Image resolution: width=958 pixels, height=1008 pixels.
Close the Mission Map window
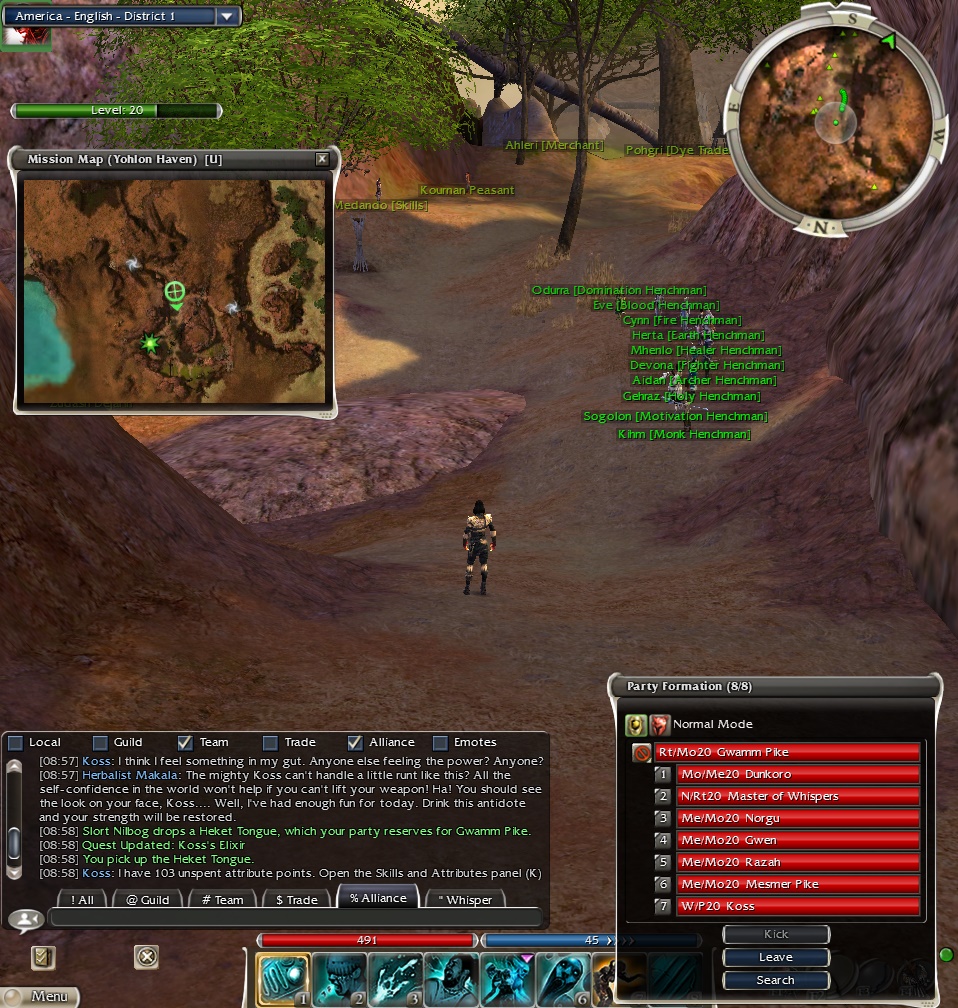321,159
